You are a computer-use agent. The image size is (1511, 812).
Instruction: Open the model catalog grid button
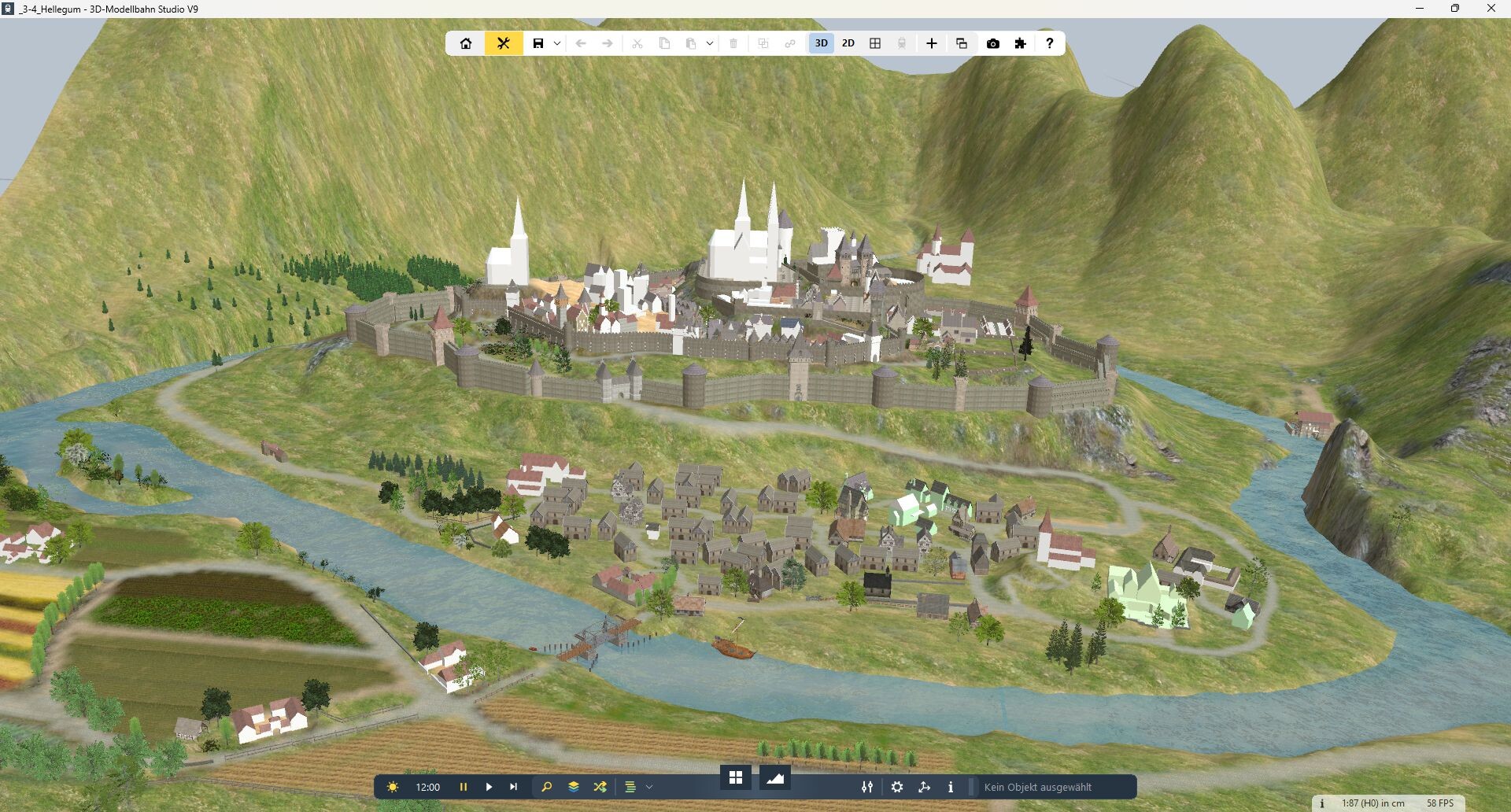tap(736, 778)
